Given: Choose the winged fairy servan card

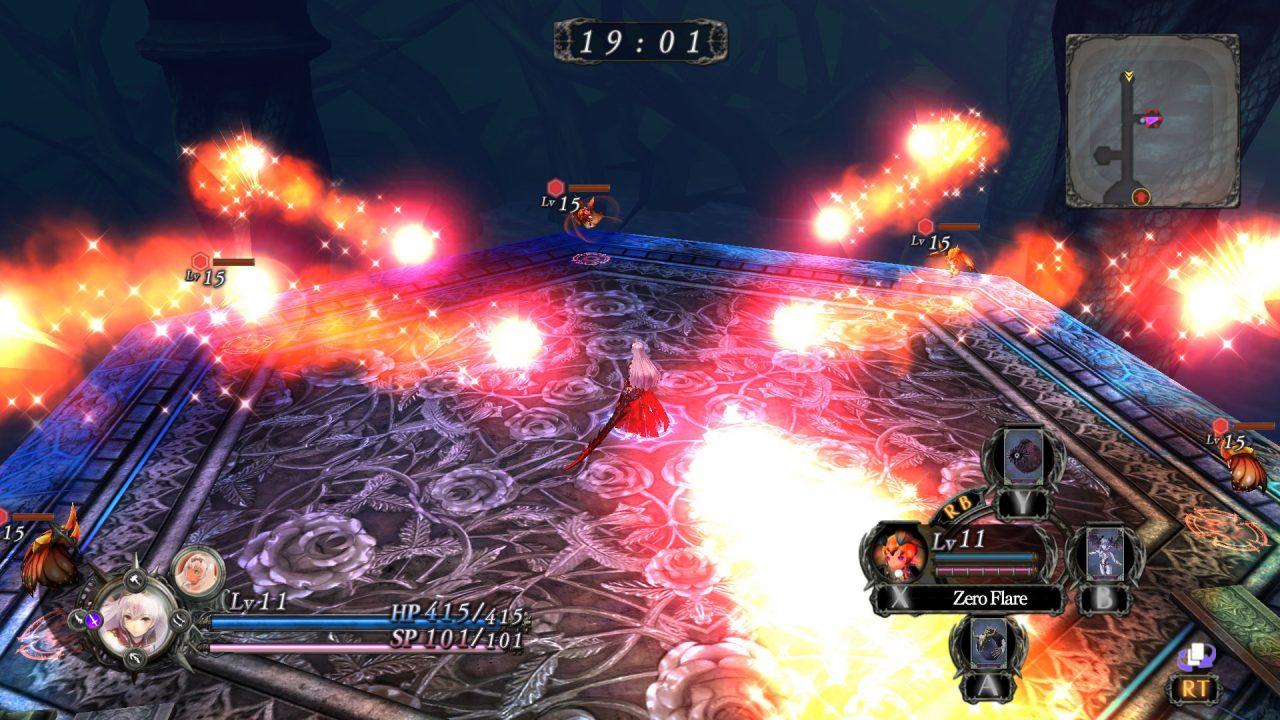Looking at the screenshot, I should point(1104,553).
